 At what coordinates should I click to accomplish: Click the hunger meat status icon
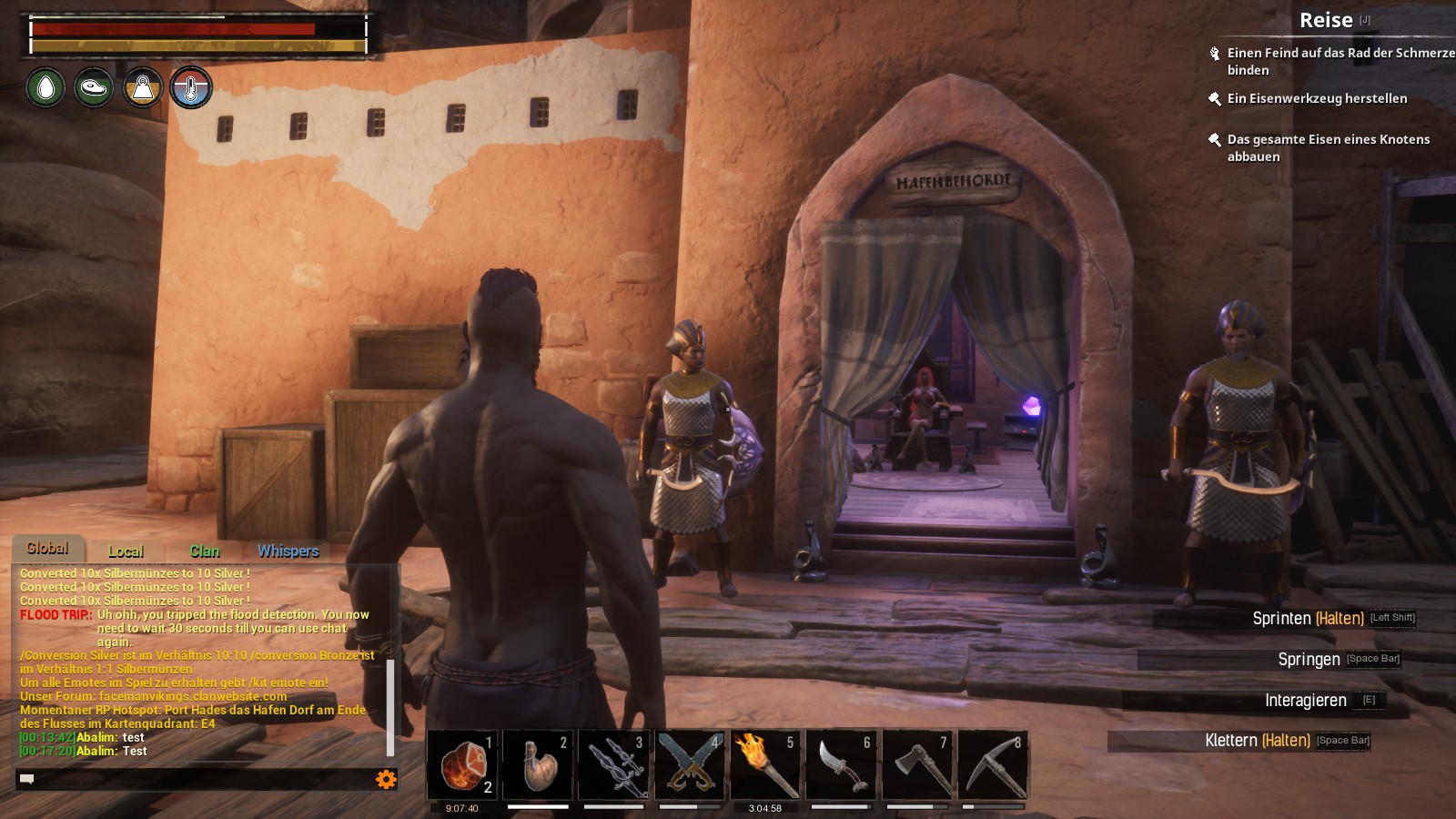[94, 88]
